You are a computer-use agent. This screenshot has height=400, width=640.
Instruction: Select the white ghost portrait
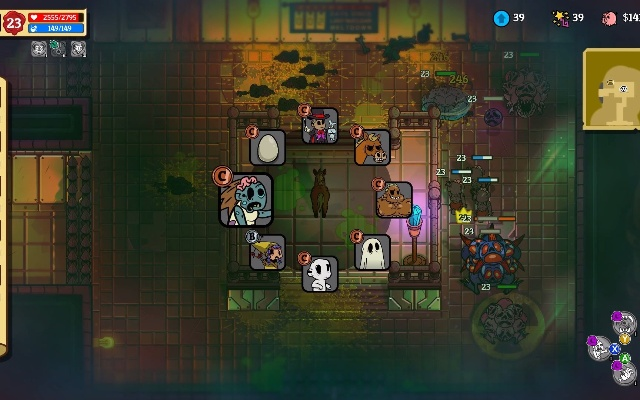click(373, 253)
